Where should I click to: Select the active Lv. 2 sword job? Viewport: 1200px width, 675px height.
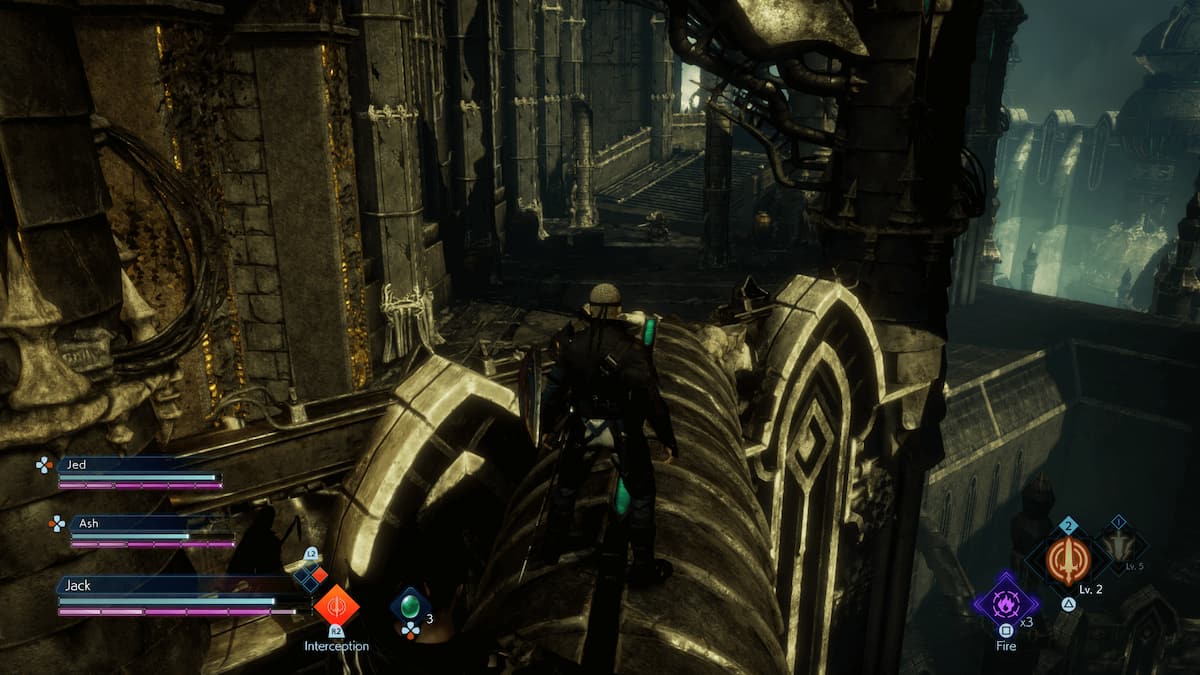[1067, 560]
